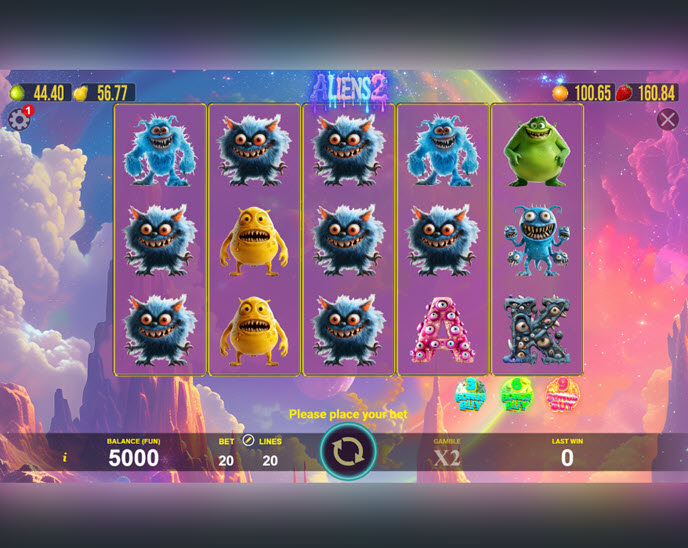Change the bet amount value
The image size is (688, 548).
click(x=226, y=460)
